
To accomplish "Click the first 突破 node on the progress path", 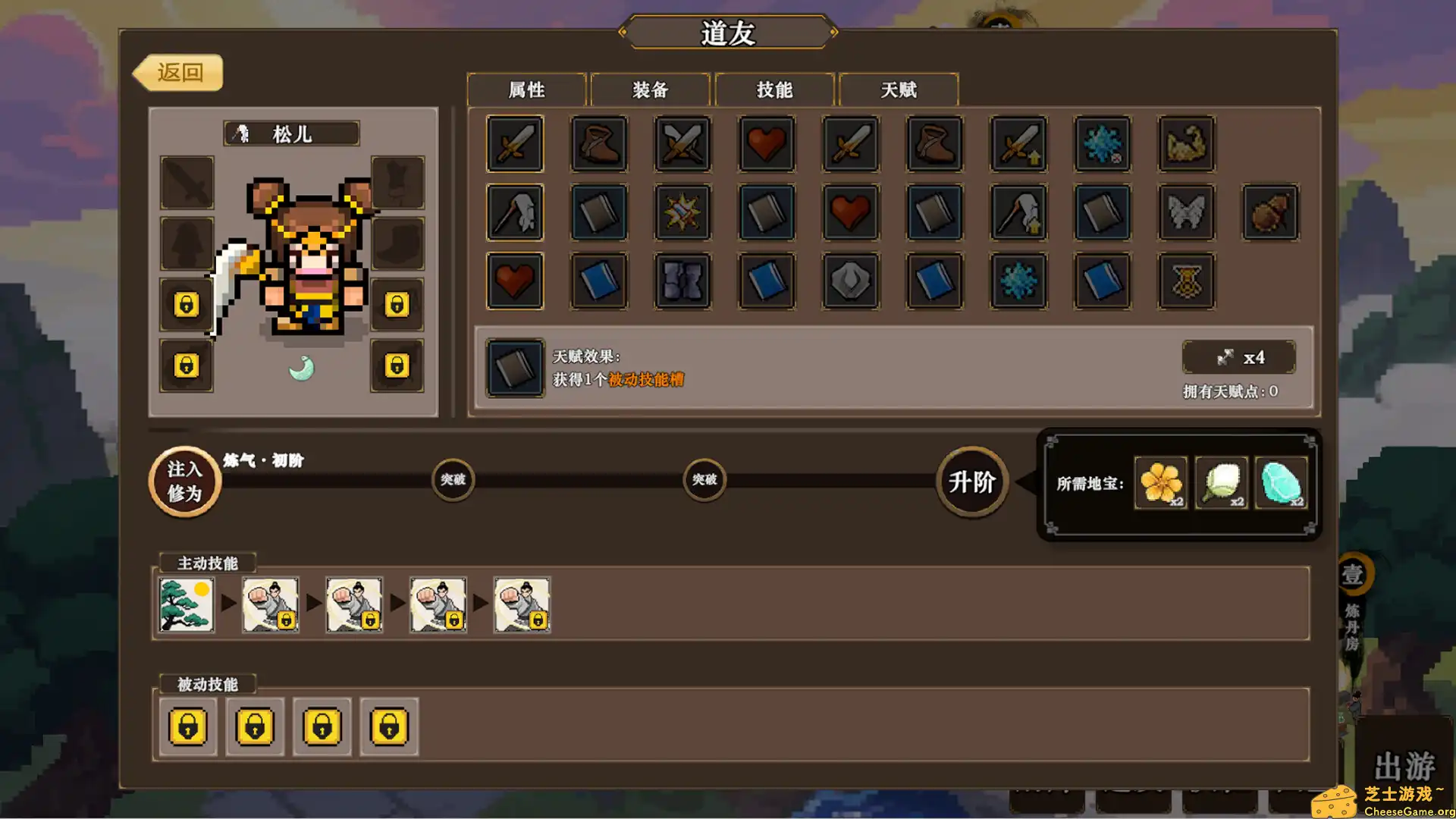I will tap(453, 480).
